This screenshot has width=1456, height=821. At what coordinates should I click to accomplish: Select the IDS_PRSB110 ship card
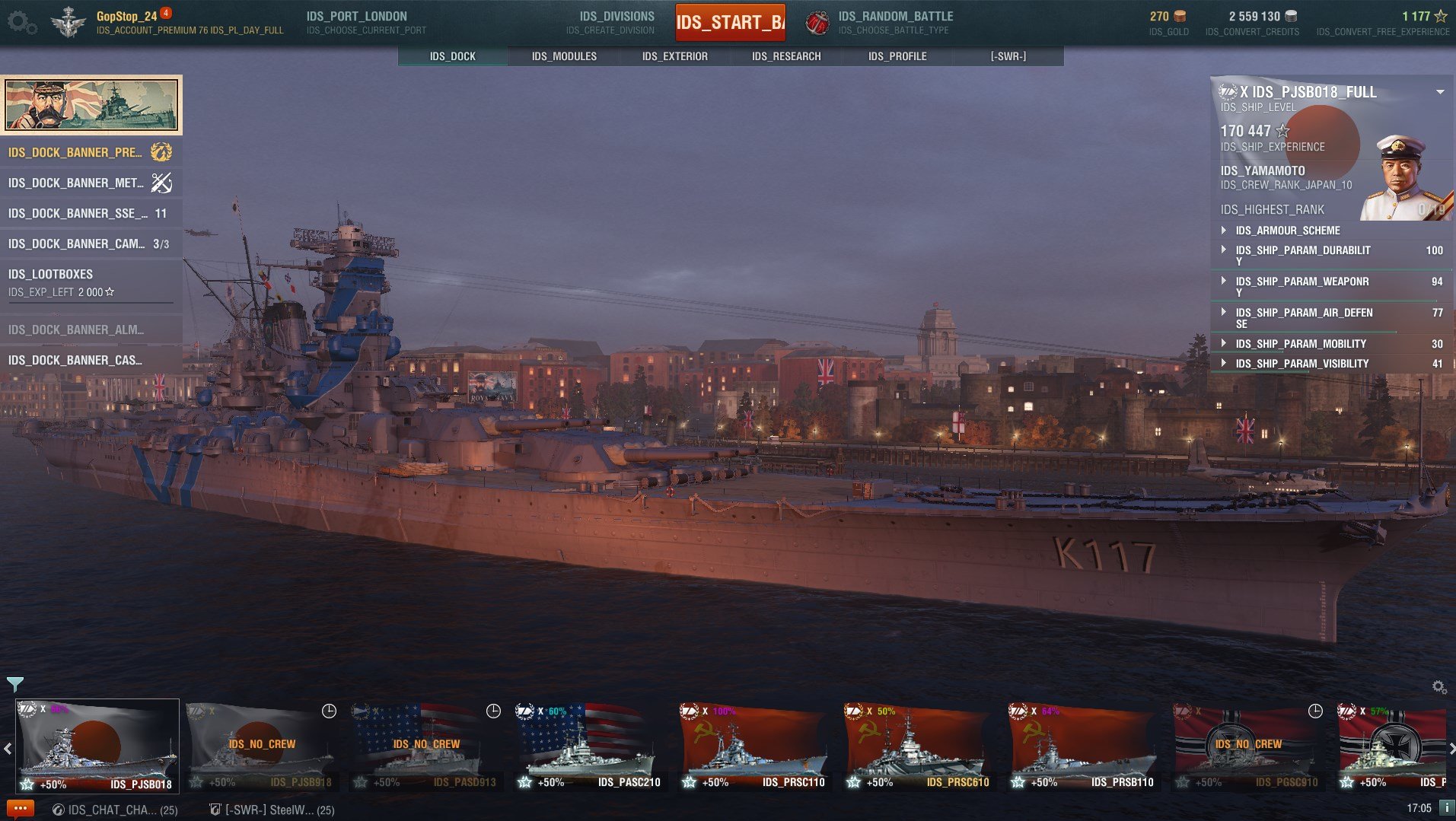pyautogui.click(x=1082, y=746)
